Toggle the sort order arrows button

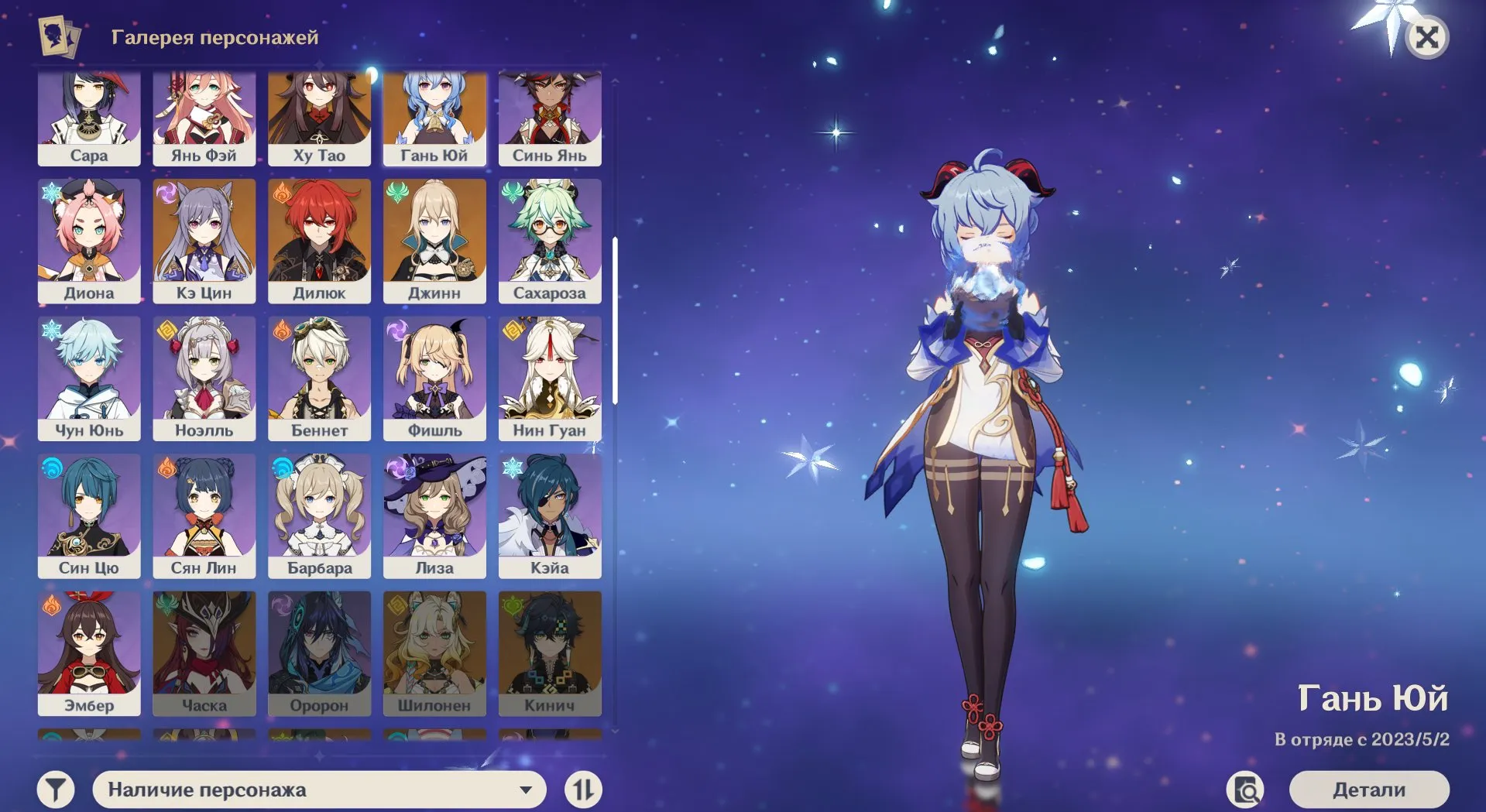click(583, 790)
